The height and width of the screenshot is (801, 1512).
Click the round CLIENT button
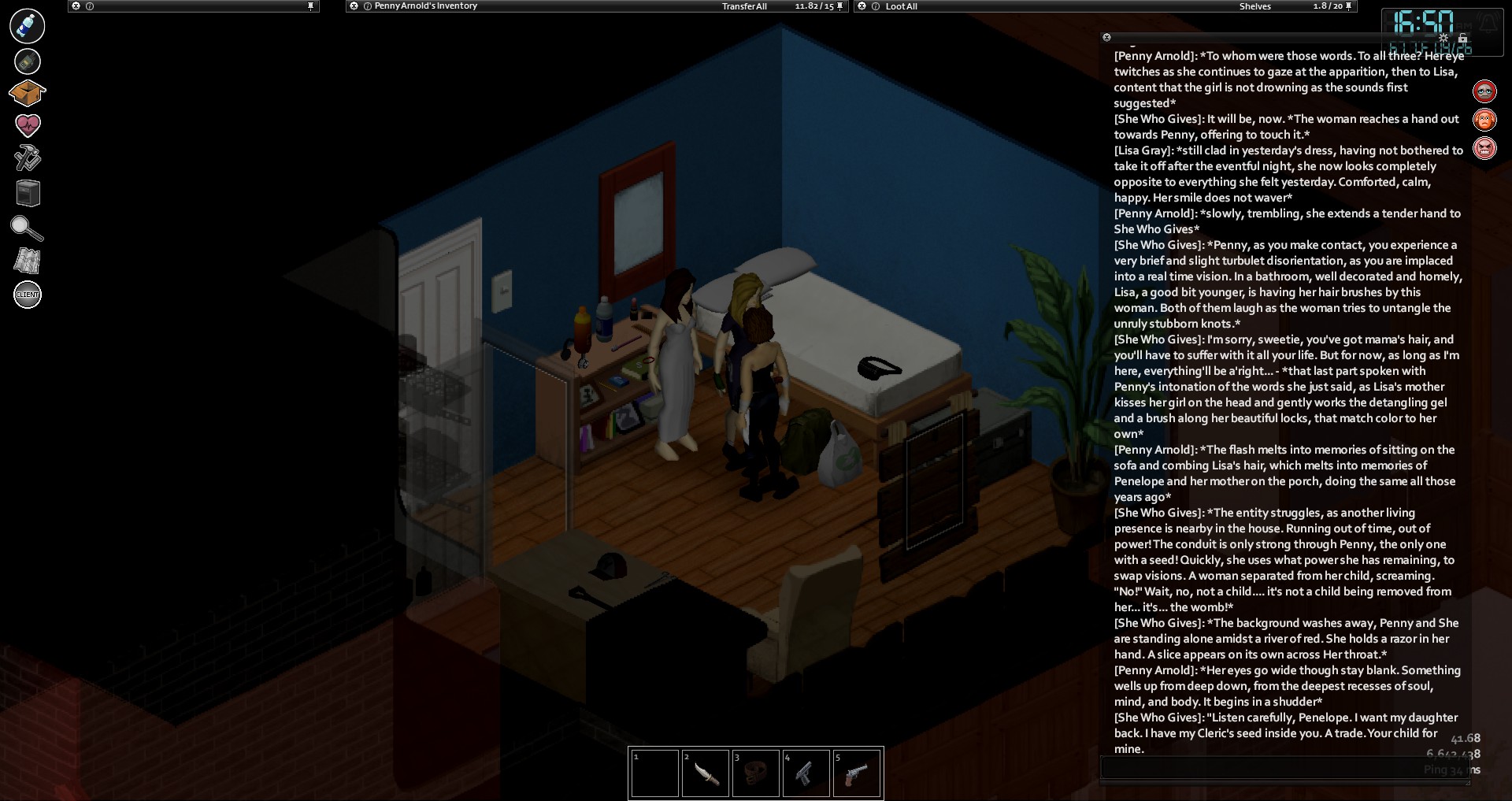28,295
